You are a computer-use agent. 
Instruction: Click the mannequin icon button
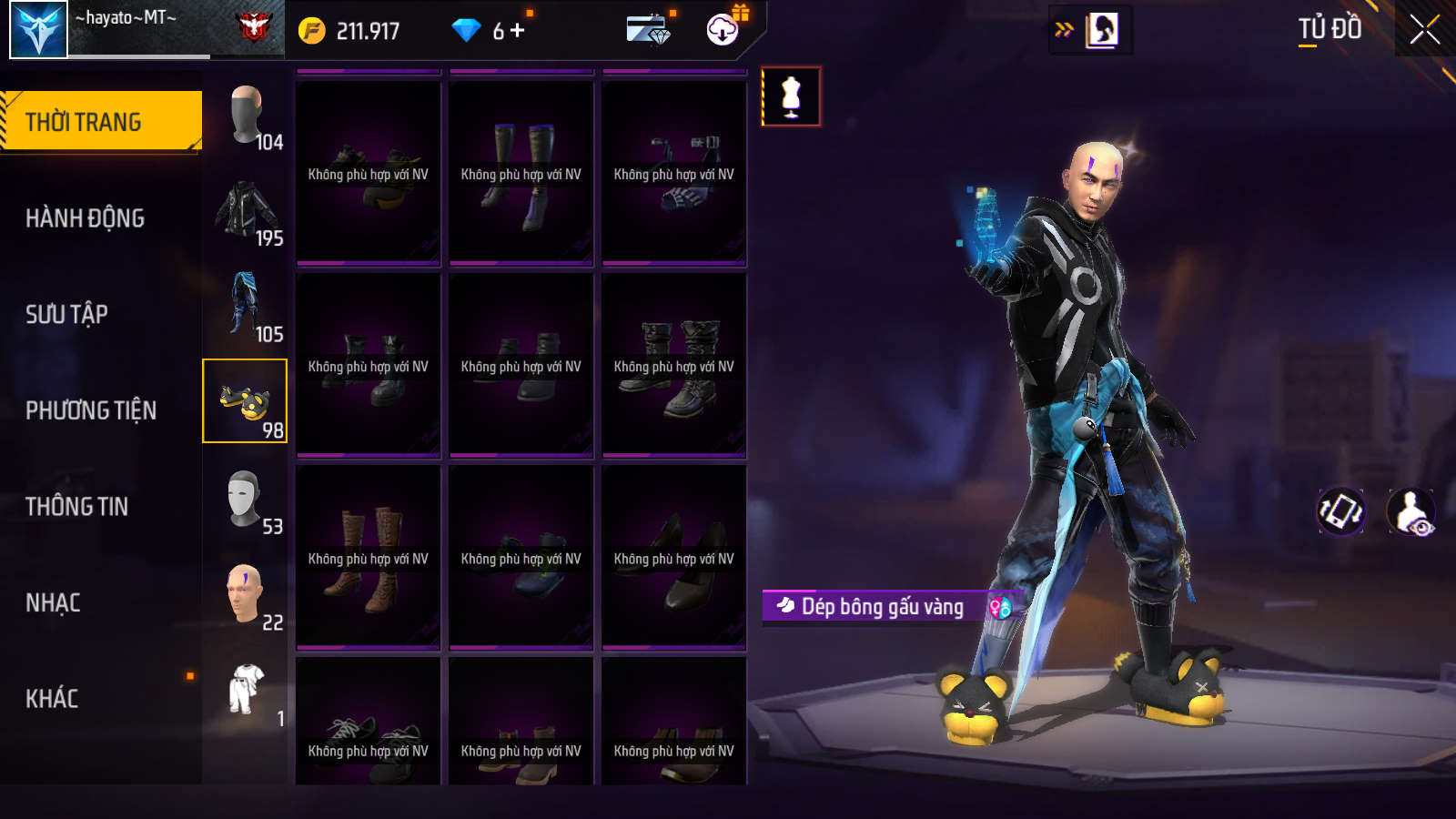(x=791, y=96)
